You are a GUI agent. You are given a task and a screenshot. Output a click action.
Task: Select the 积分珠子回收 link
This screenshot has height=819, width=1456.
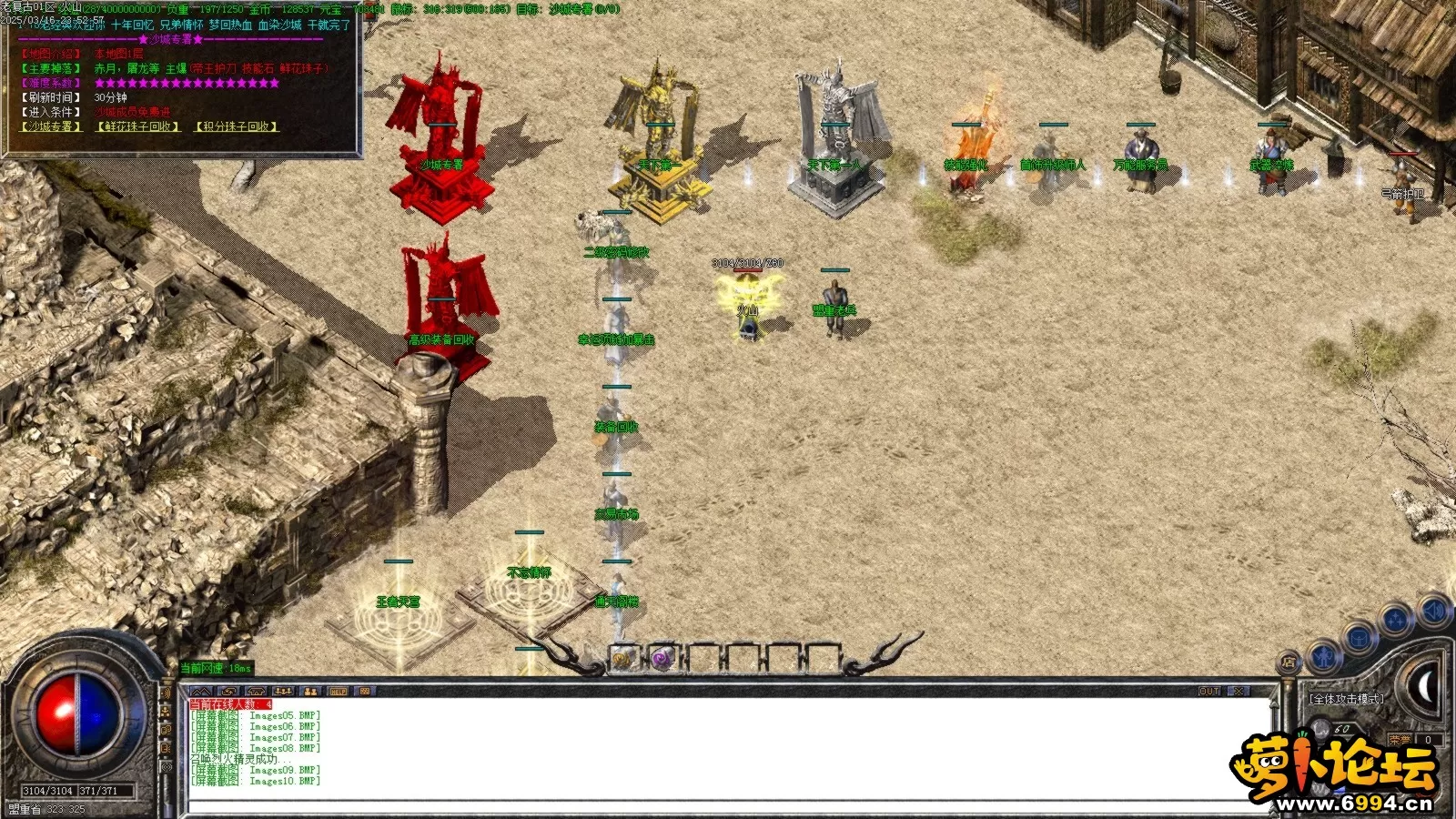point(237,126)
